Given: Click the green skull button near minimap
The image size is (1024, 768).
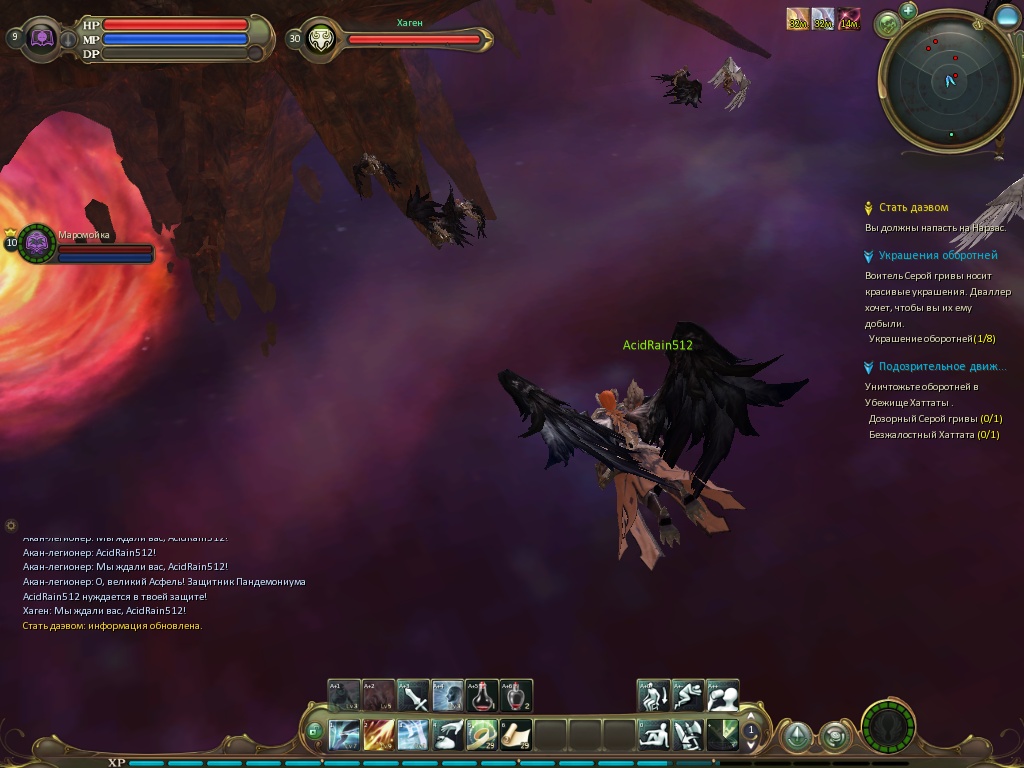Looking at the screenshot, I should 886,23.
